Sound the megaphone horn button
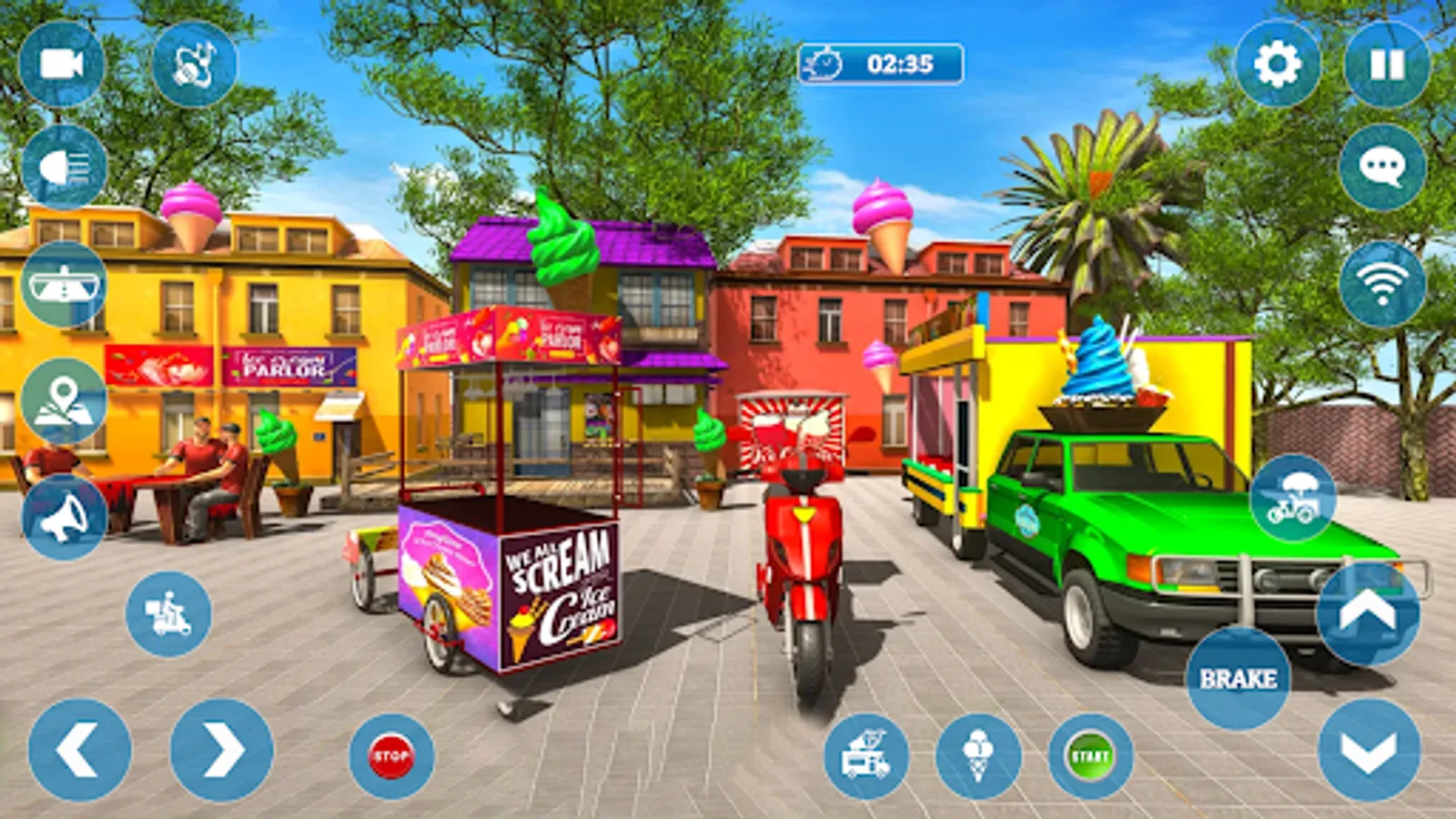 (x=64, y=517)
